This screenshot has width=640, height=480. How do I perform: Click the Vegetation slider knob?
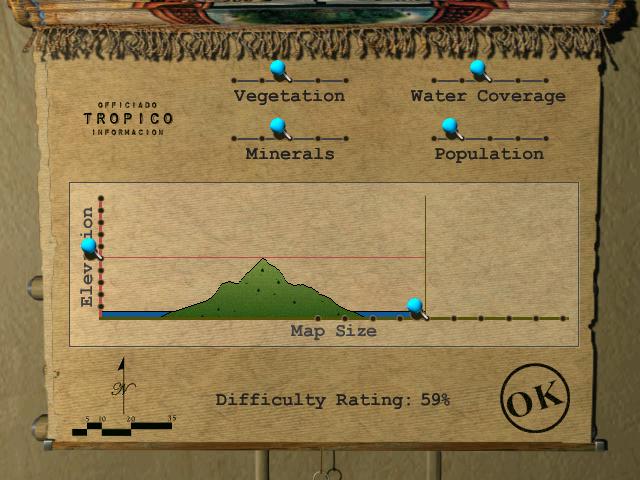pos(278,68)
